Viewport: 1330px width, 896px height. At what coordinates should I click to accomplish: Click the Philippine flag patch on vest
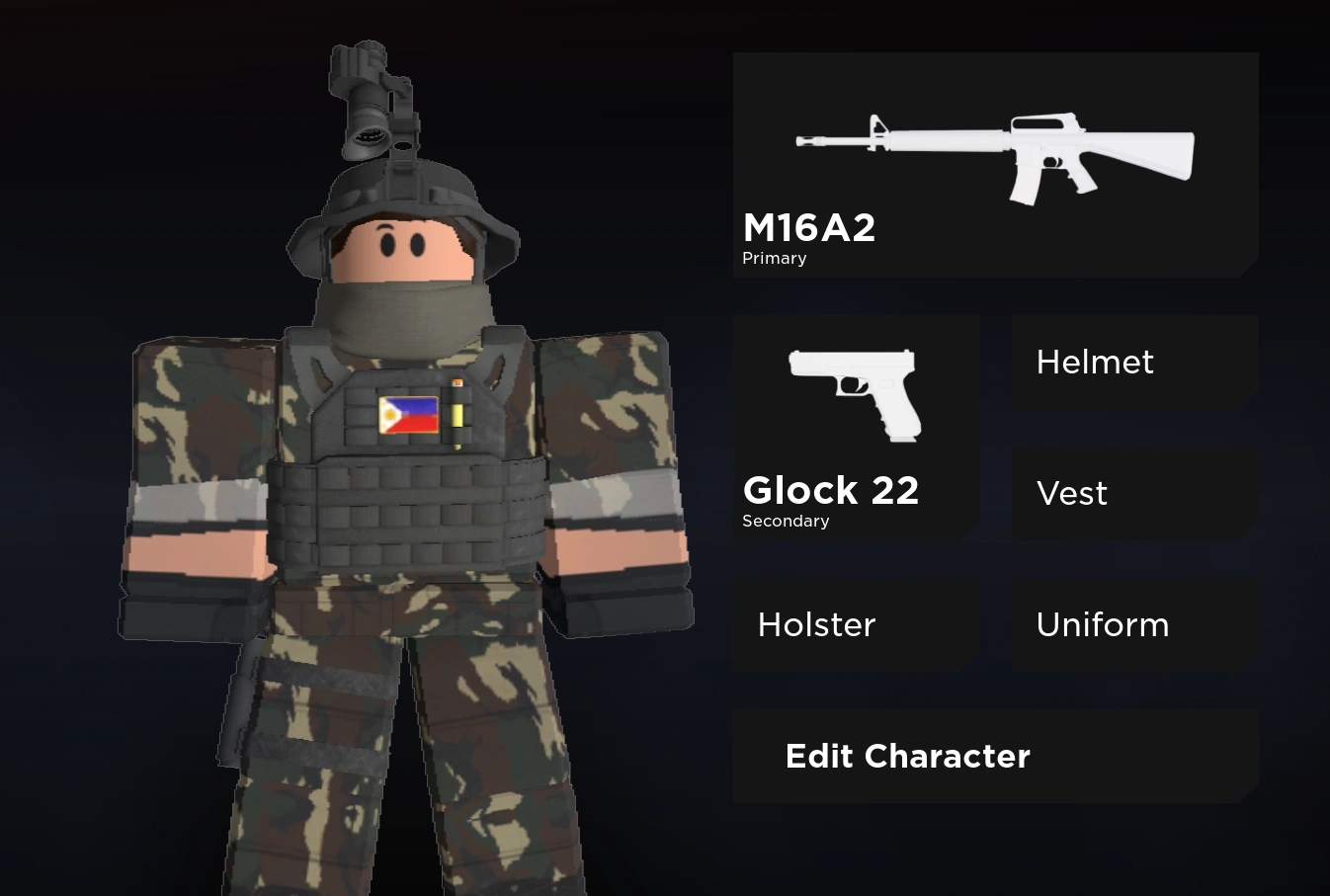pyautogui.click(x=407, y=414)
